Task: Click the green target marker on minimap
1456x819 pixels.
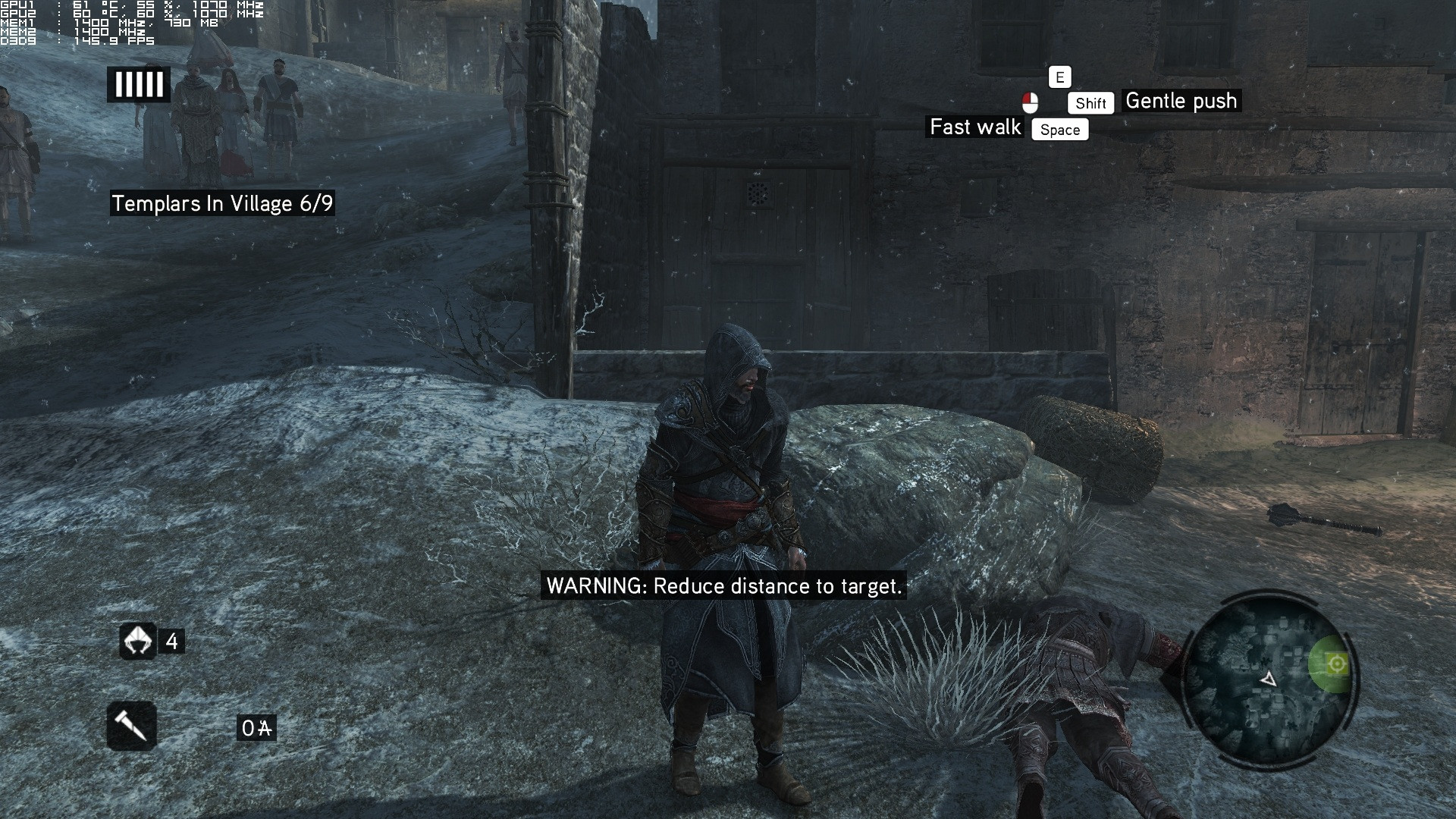Action: [1336, 664]
